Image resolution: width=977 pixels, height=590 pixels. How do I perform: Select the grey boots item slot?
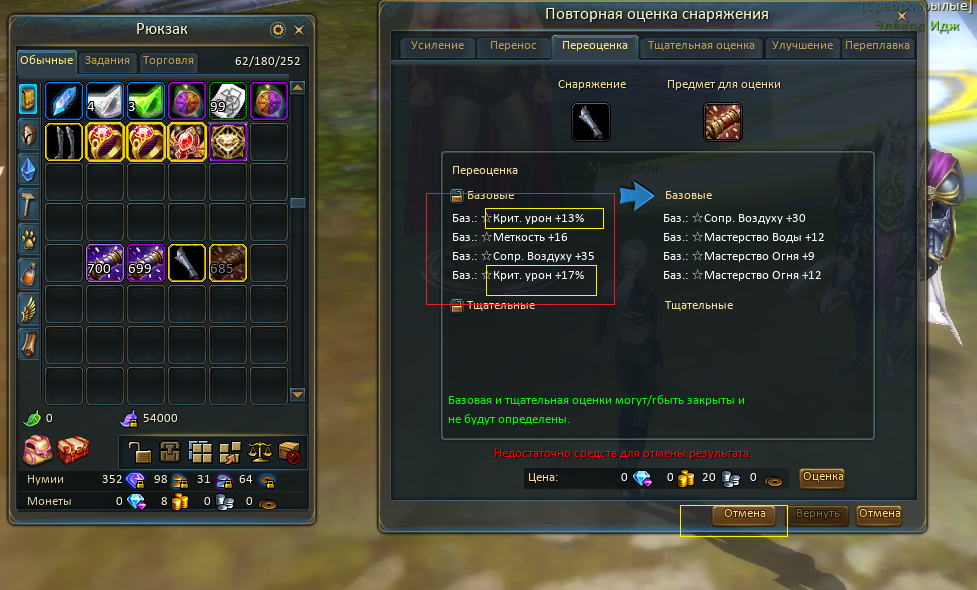click(x=65, y=142)
